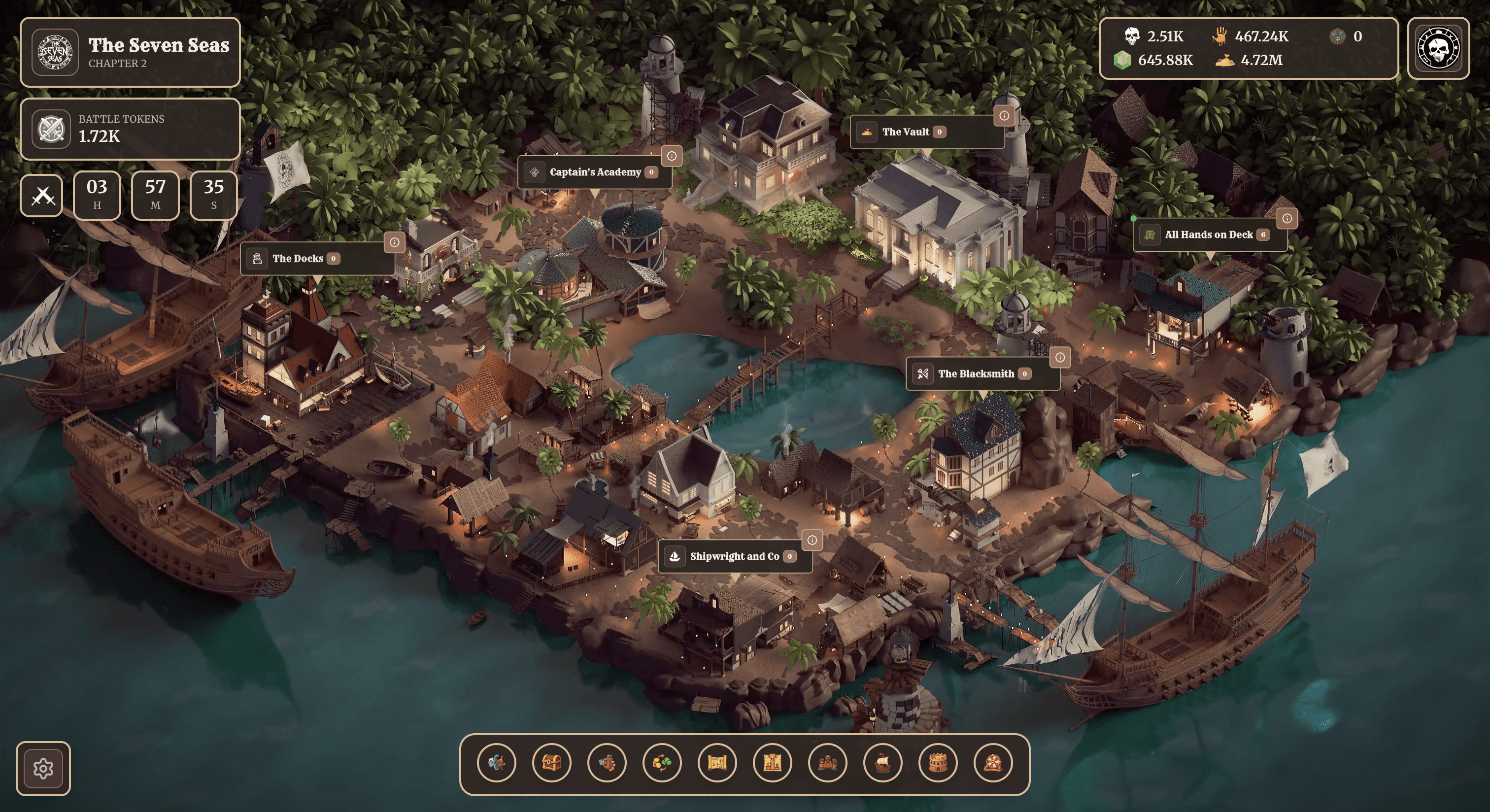Open the coin exchange toolbar icon
The image size is (1490, 812).
(x=662, y=763)
